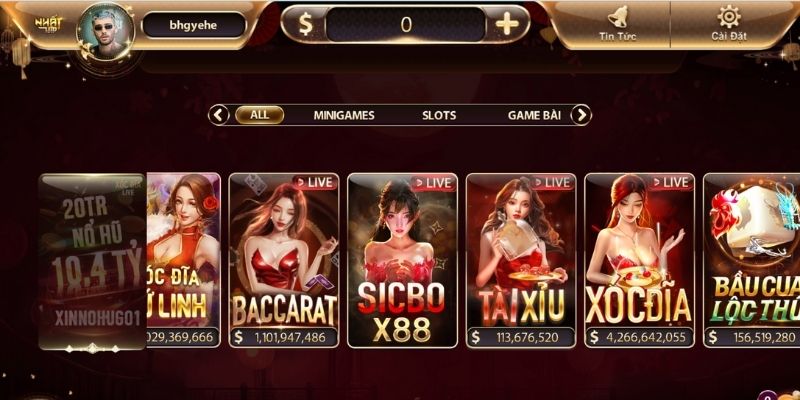Open the Baccarat live game
Viewport: 800px width, 400px height.
click(284, 260)
